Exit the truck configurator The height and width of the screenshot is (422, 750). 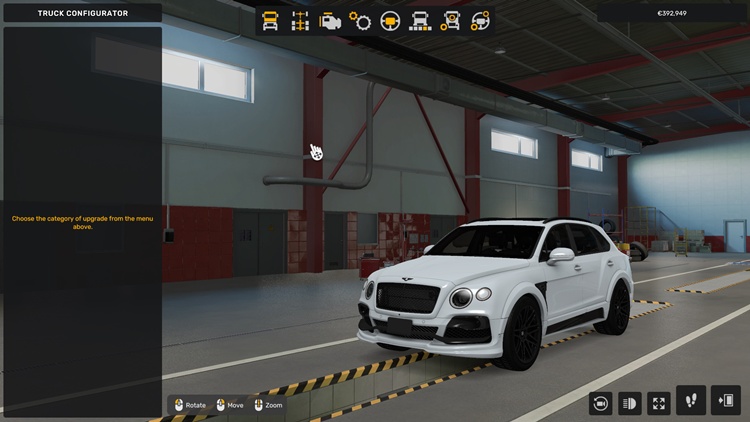pos(725,401)
